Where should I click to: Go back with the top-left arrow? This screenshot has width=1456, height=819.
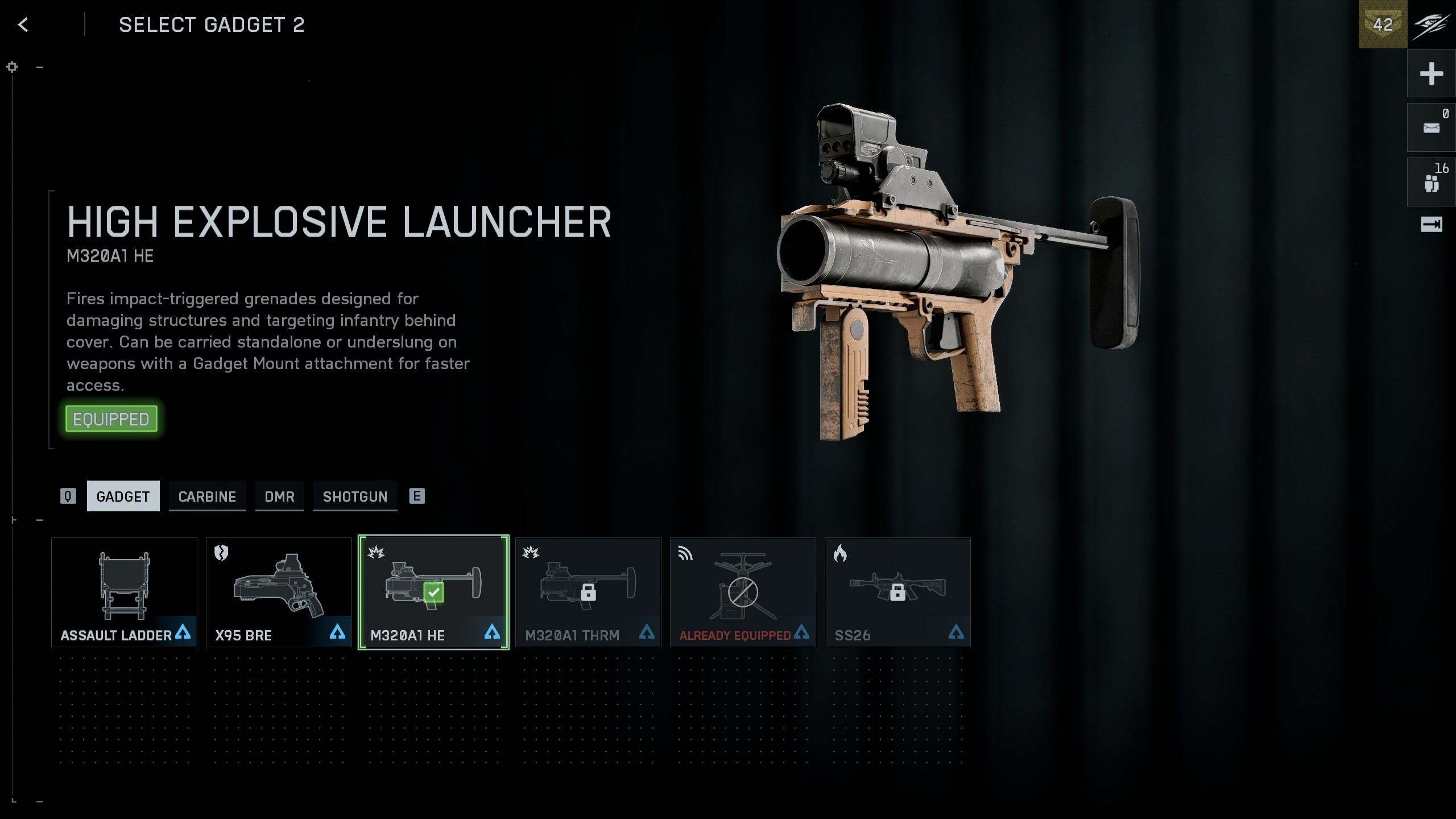[23, 24]
